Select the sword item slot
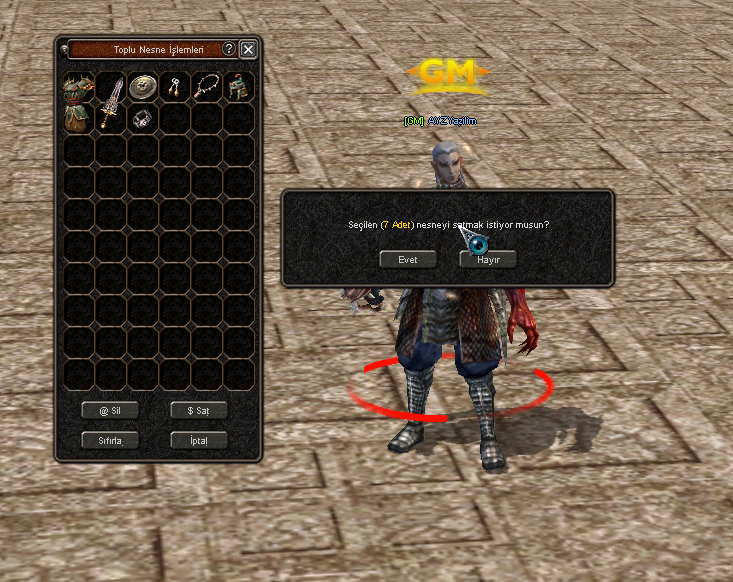The image size is (733, 582). click(110, 102)
